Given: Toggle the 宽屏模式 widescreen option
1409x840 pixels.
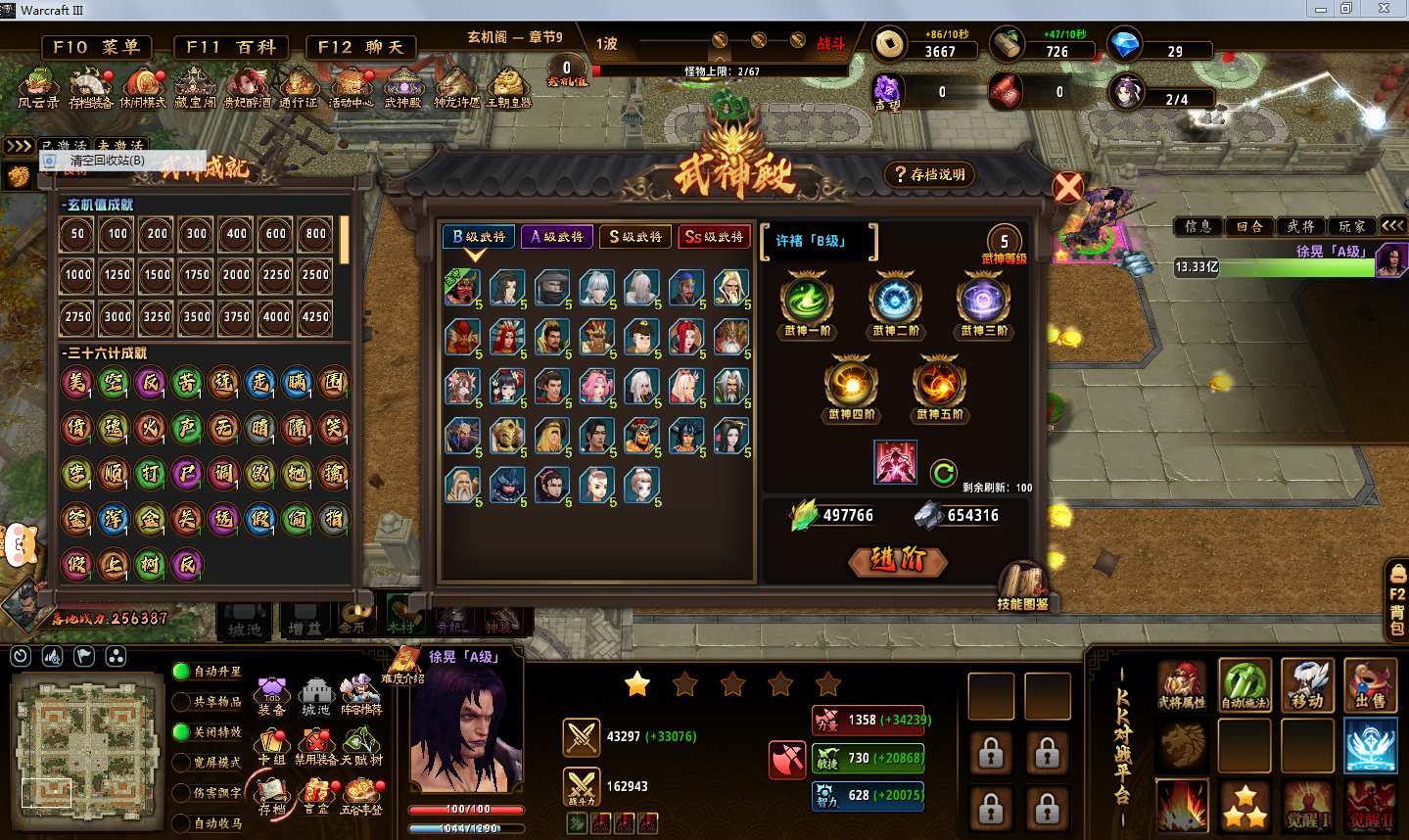Looking at the screenshot, I should click(x=182, y=762).
